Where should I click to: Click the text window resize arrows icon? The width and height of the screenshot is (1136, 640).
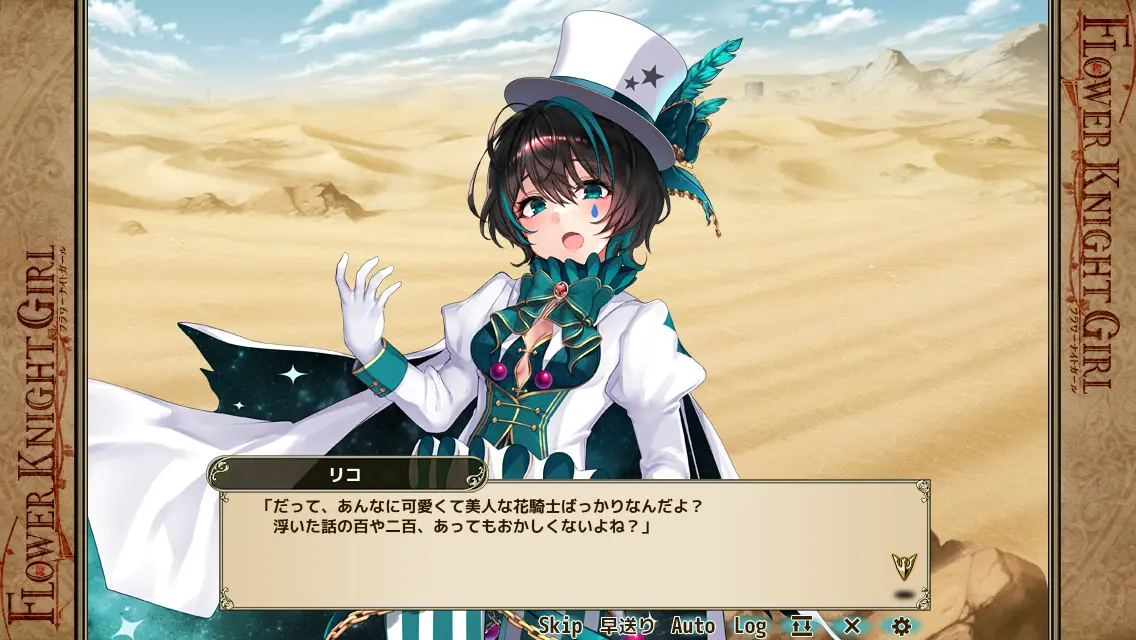click(x=801, y=626)
